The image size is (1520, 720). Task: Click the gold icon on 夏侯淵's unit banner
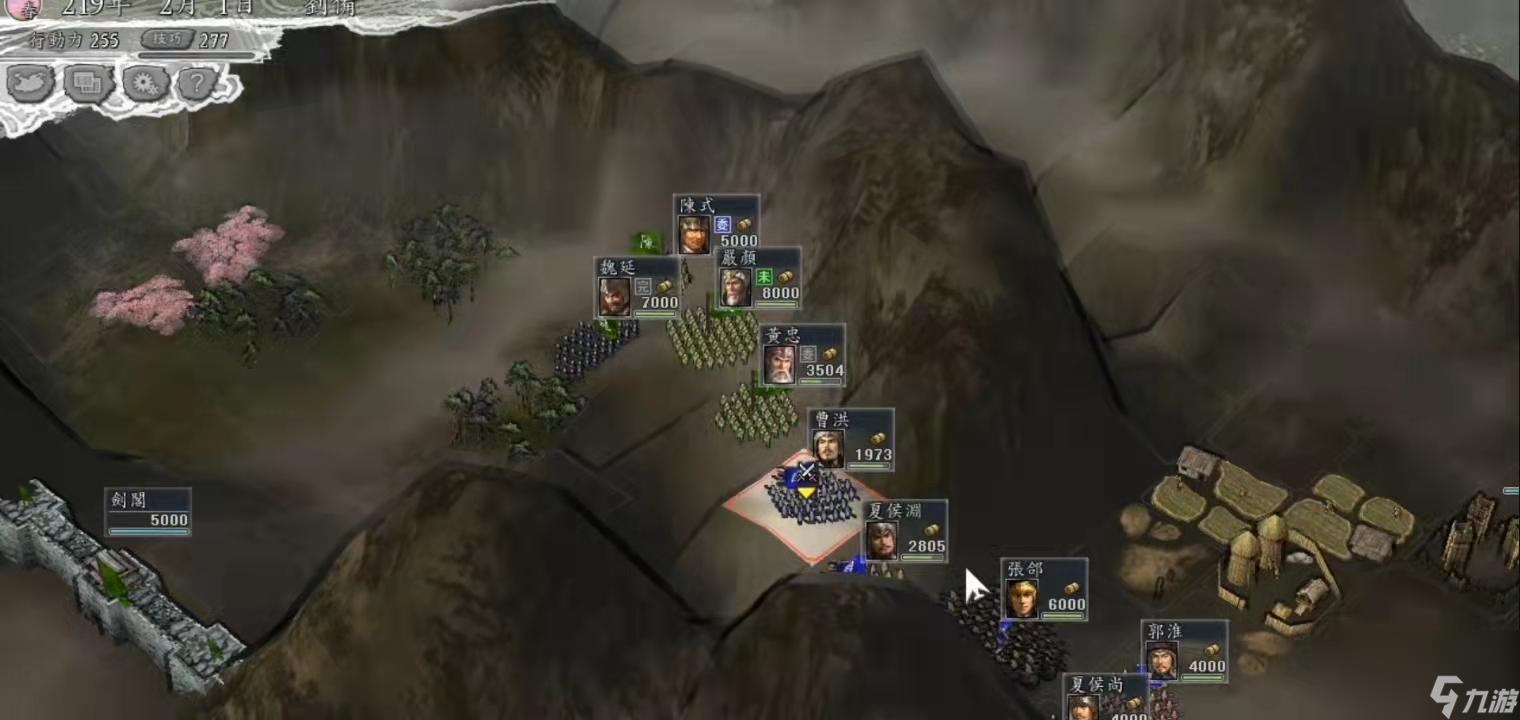pyautogui.click(x=930, y=529)
